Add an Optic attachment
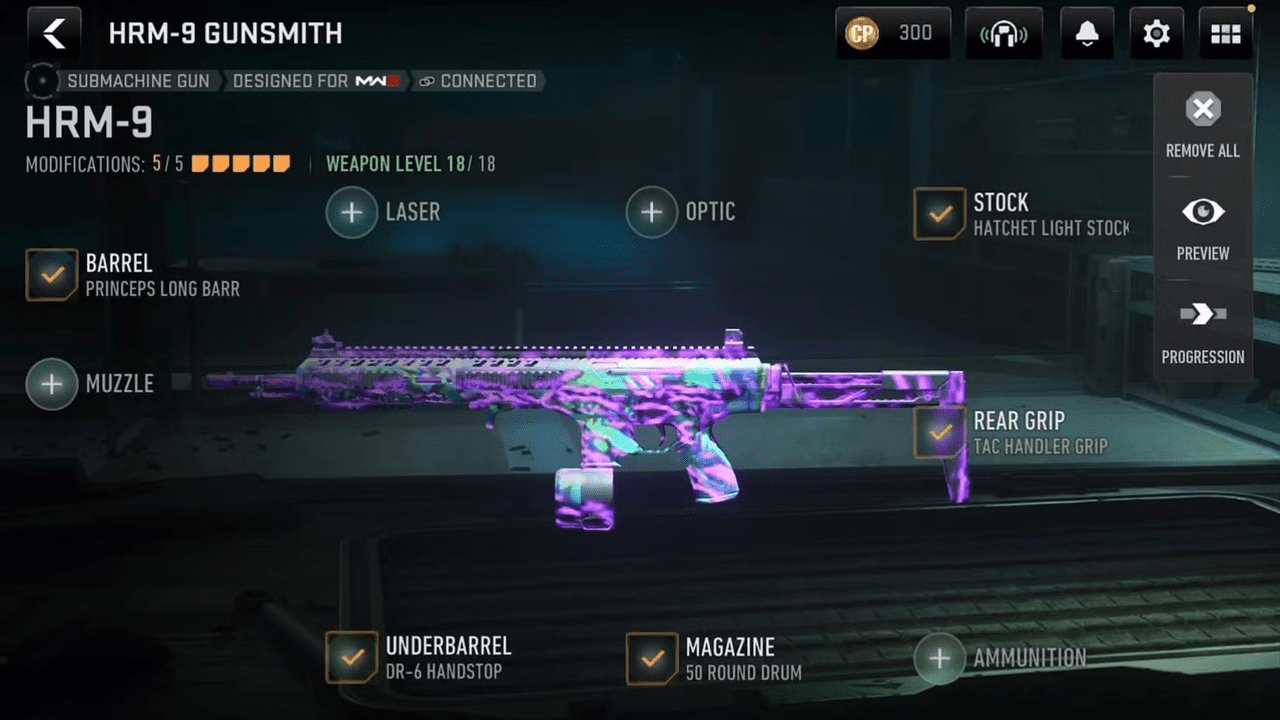This screenshot has height=720, width=1280. point(652,212)
